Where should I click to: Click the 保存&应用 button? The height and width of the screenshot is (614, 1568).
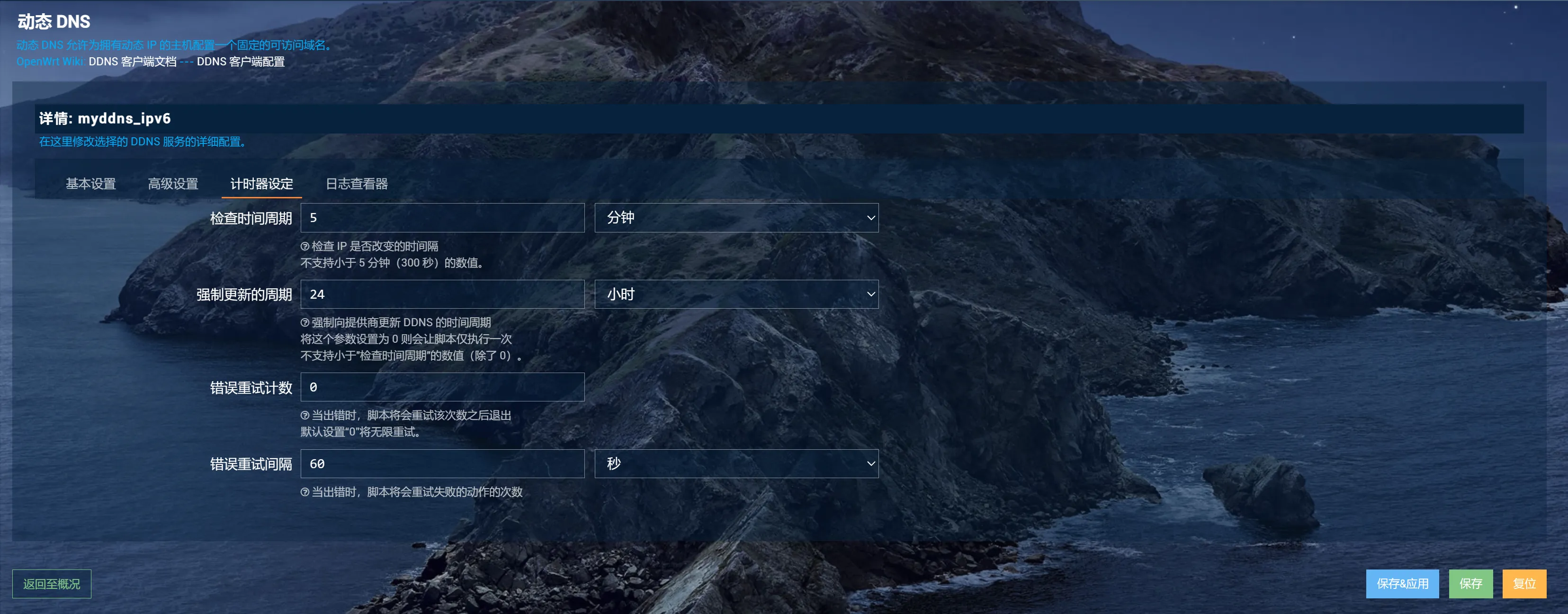1402,584
